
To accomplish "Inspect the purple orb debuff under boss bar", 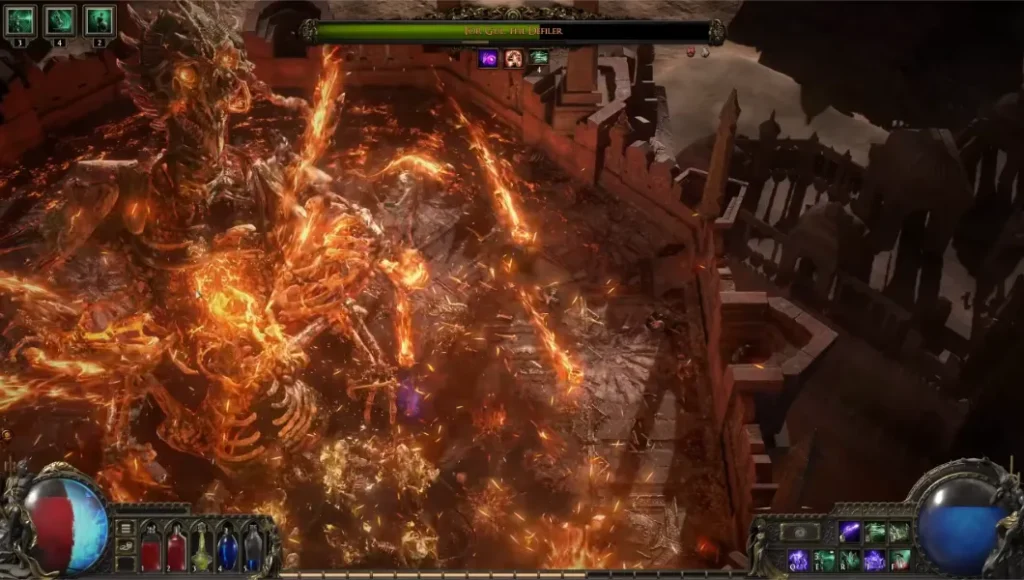I will [489, 58].
